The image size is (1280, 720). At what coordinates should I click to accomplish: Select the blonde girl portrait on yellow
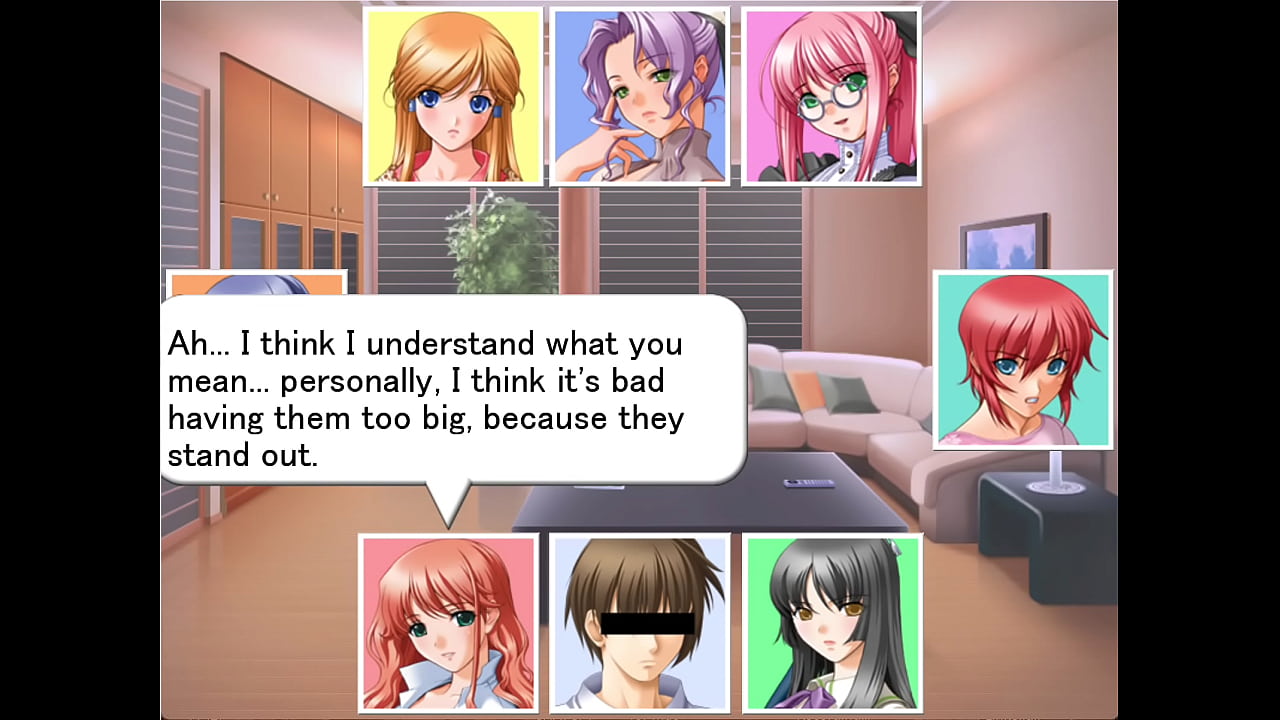pyautogui.click(x=453, y=96)
